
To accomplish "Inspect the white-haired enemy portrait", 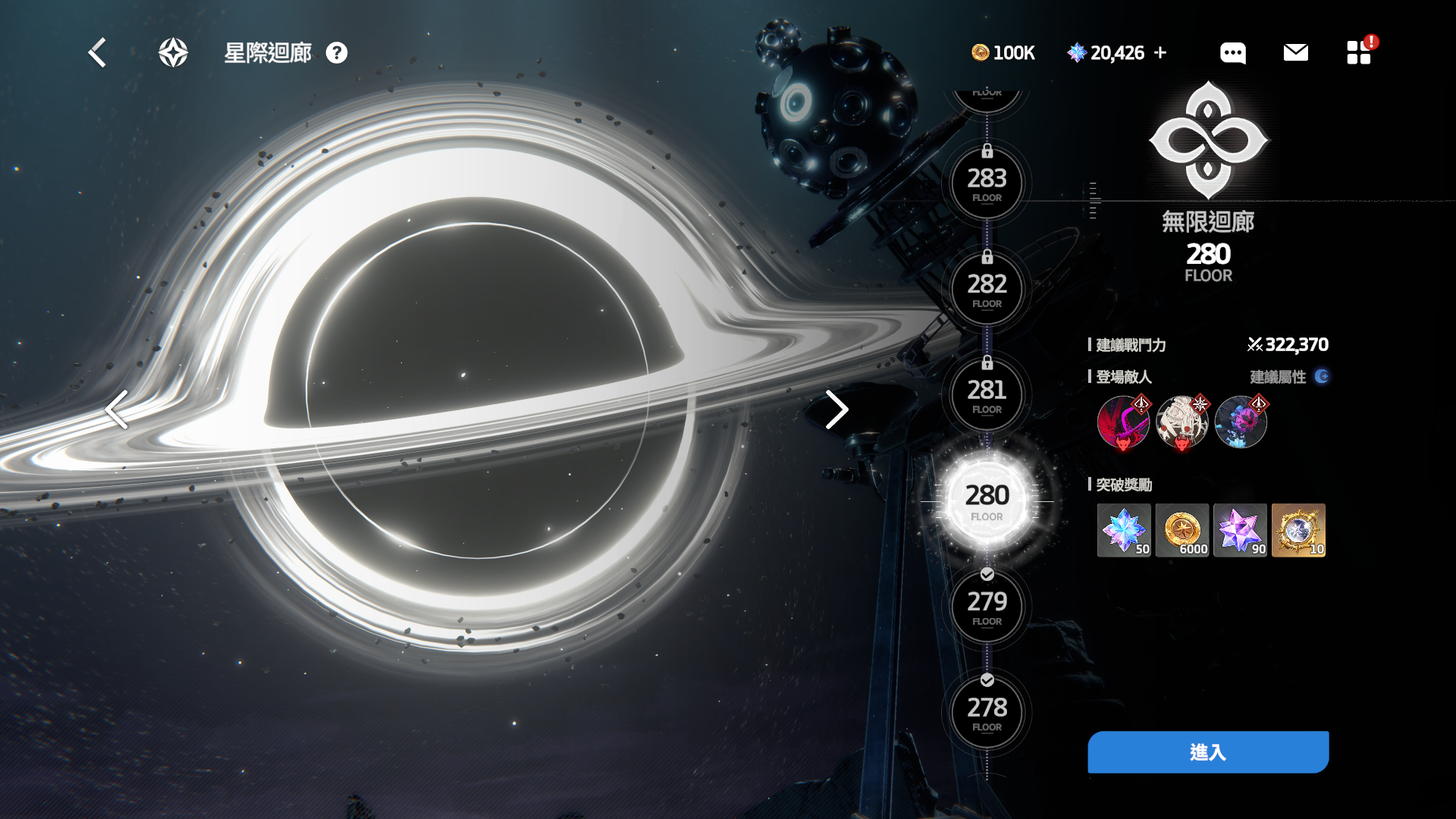I will (x=1181, y=422).
